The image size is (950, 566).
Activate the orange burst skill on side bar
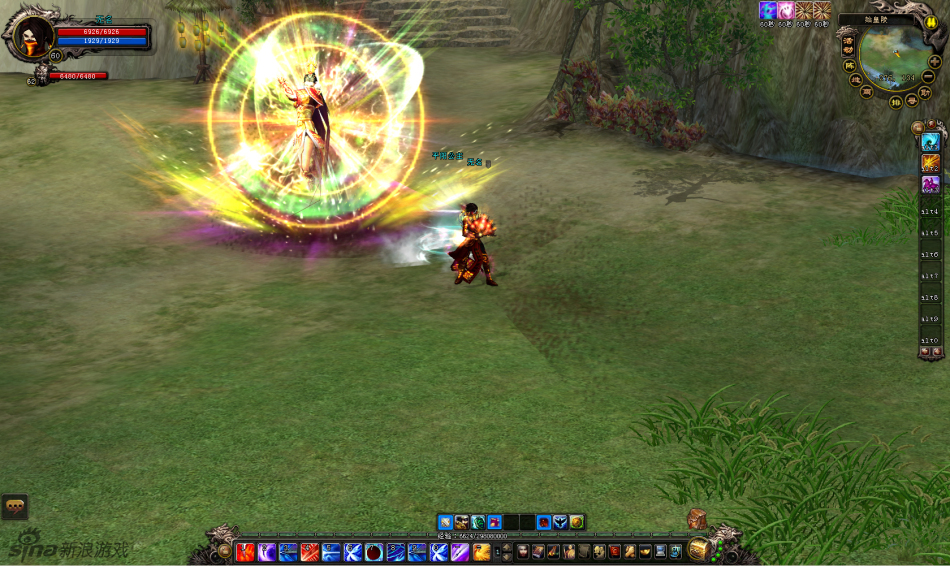[930, 163]
